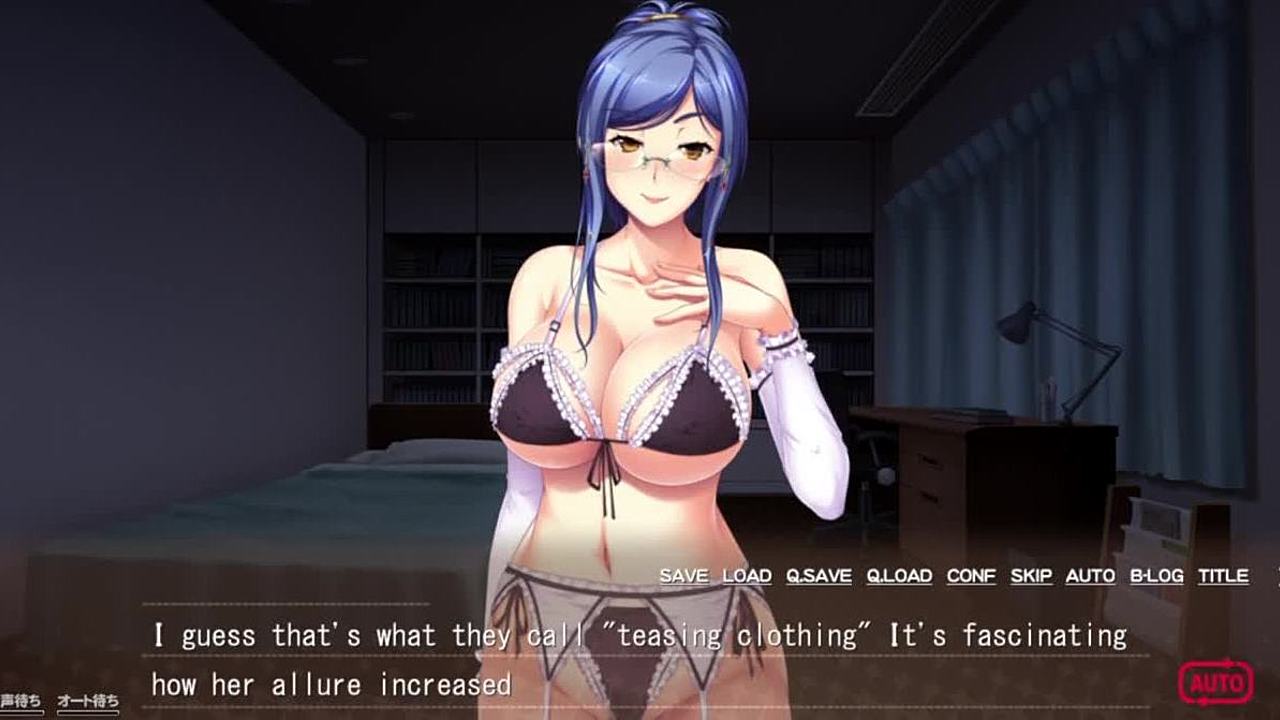View the backlog with B-LOG
This screenshot has width=1280, height=720.
[x=1156, y=576]
